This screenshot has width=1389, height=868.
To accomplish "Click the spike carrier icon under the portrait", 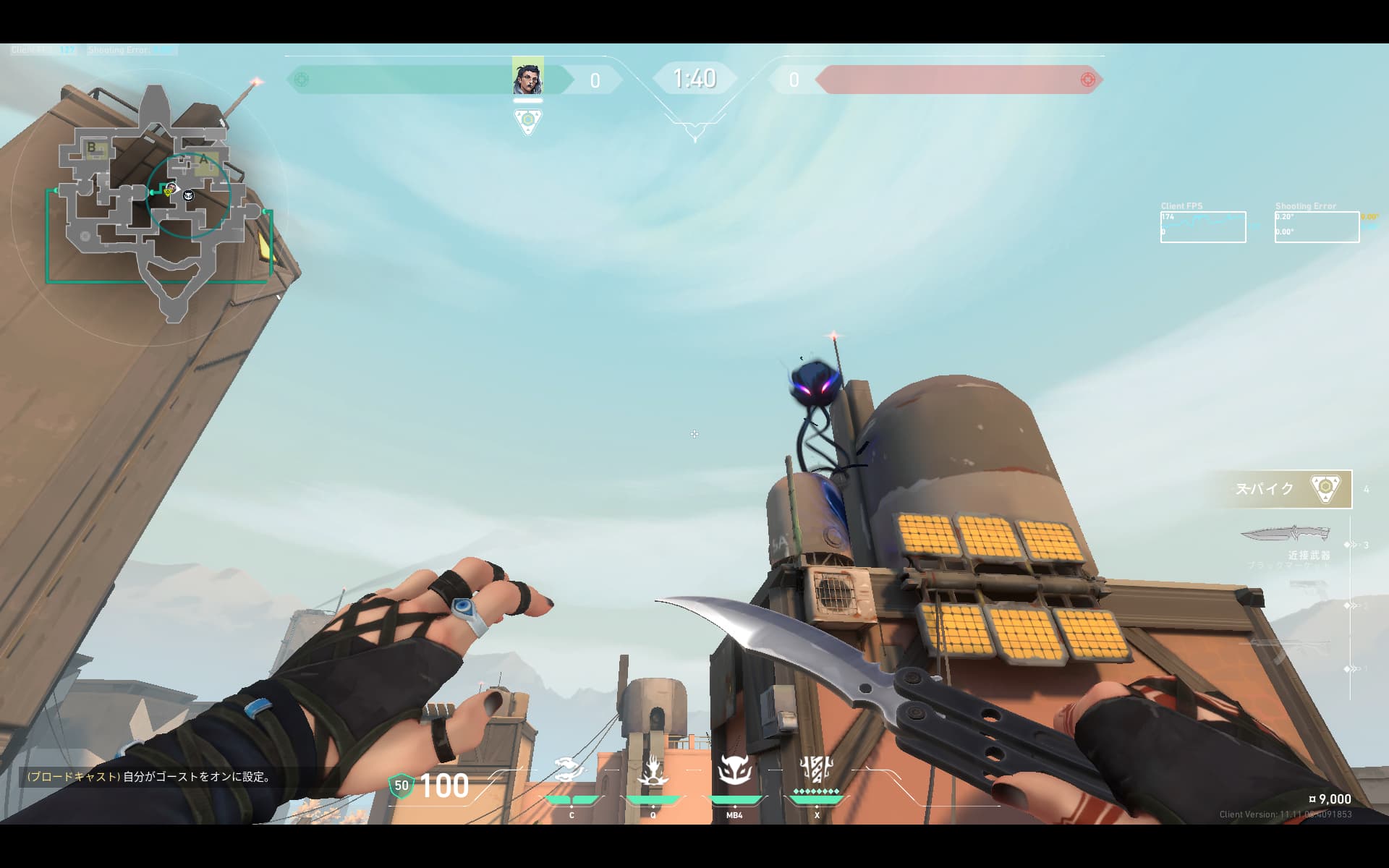I will coord(528,120).
